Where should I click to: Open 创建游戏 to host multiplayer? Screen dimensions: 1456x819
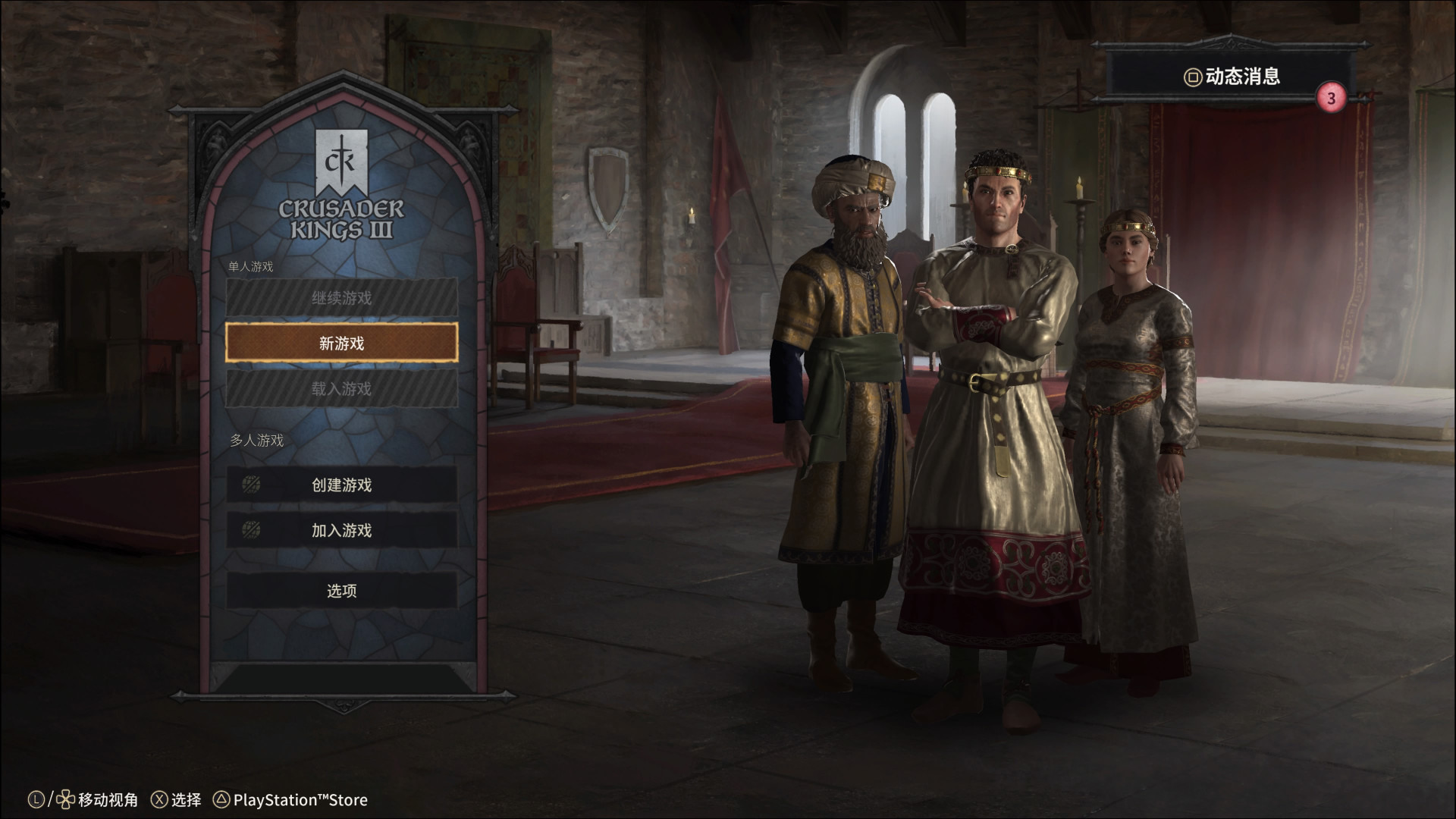(x=341, y=485)
